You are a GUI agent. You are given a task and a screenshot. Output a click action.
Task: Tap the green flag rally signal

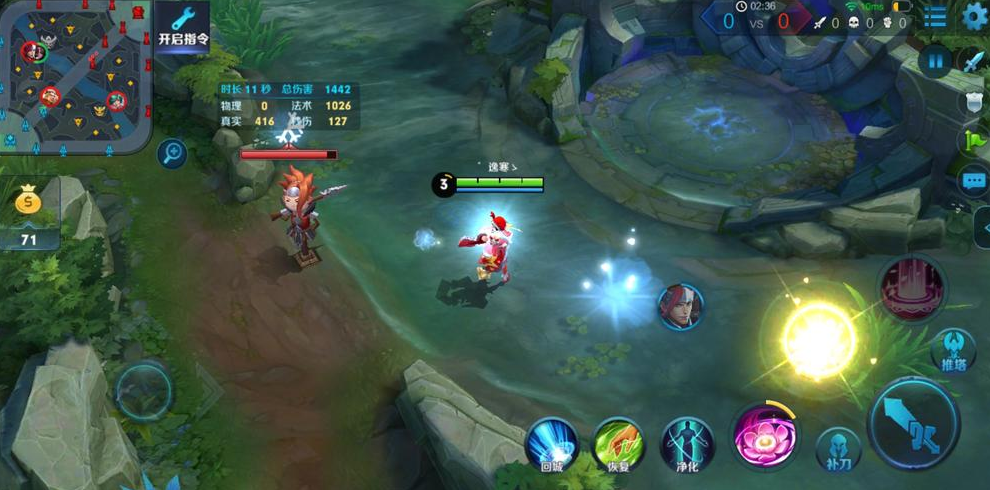974,141
